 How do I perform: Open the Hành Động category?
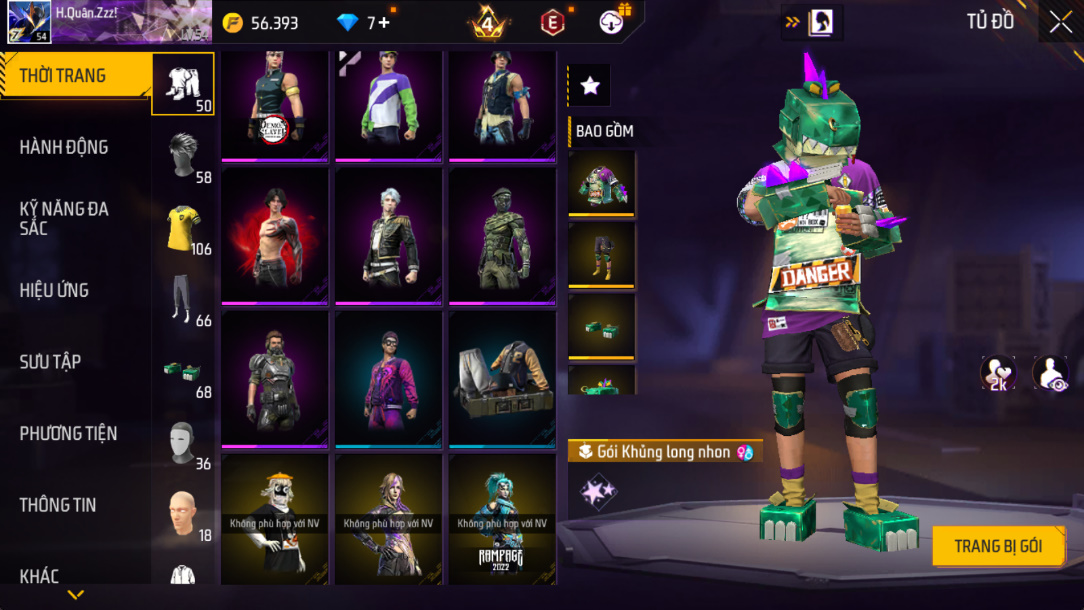tap(64, 147)
